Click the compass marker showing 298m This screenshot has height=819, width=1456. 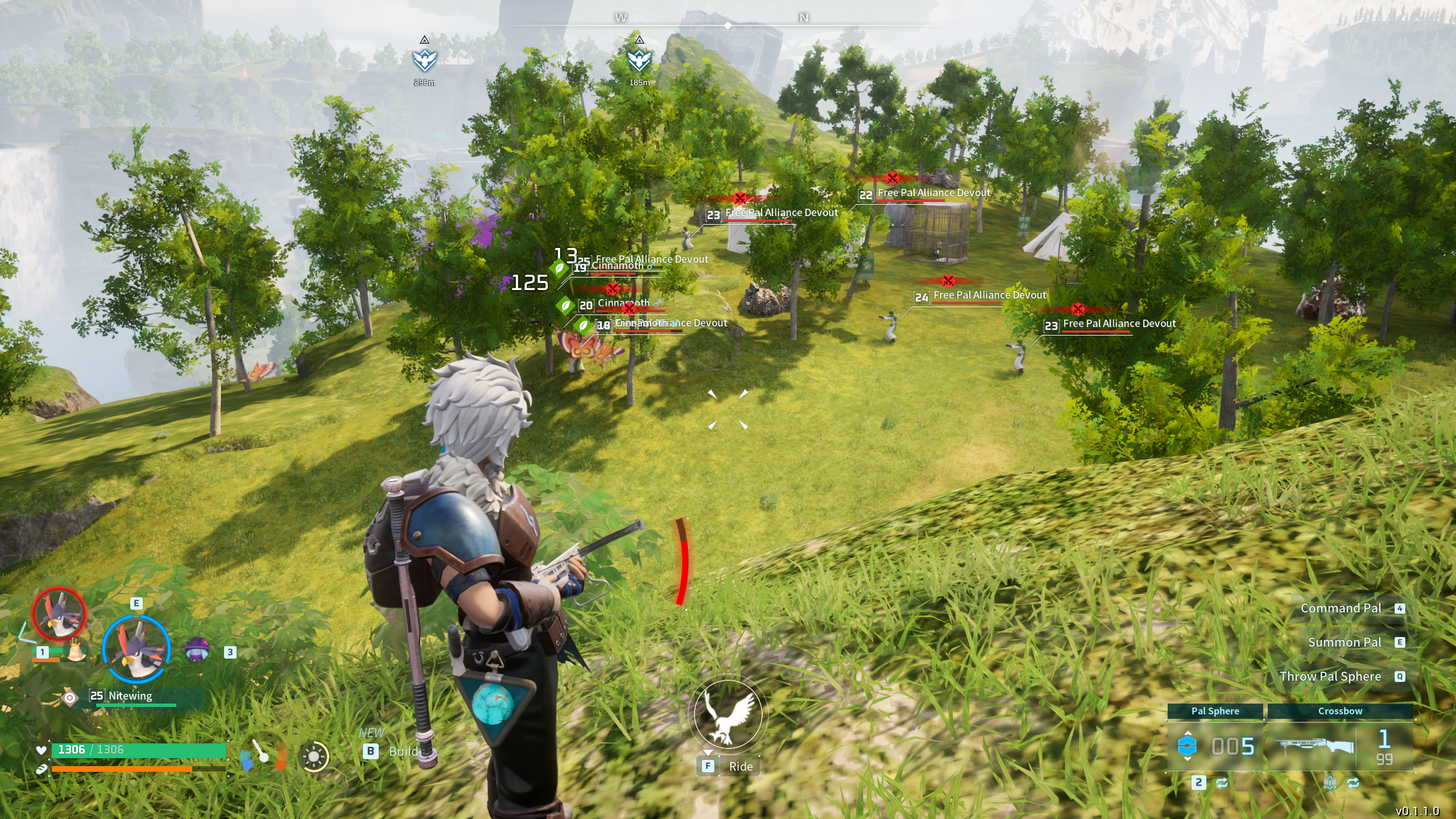[424, 60]
